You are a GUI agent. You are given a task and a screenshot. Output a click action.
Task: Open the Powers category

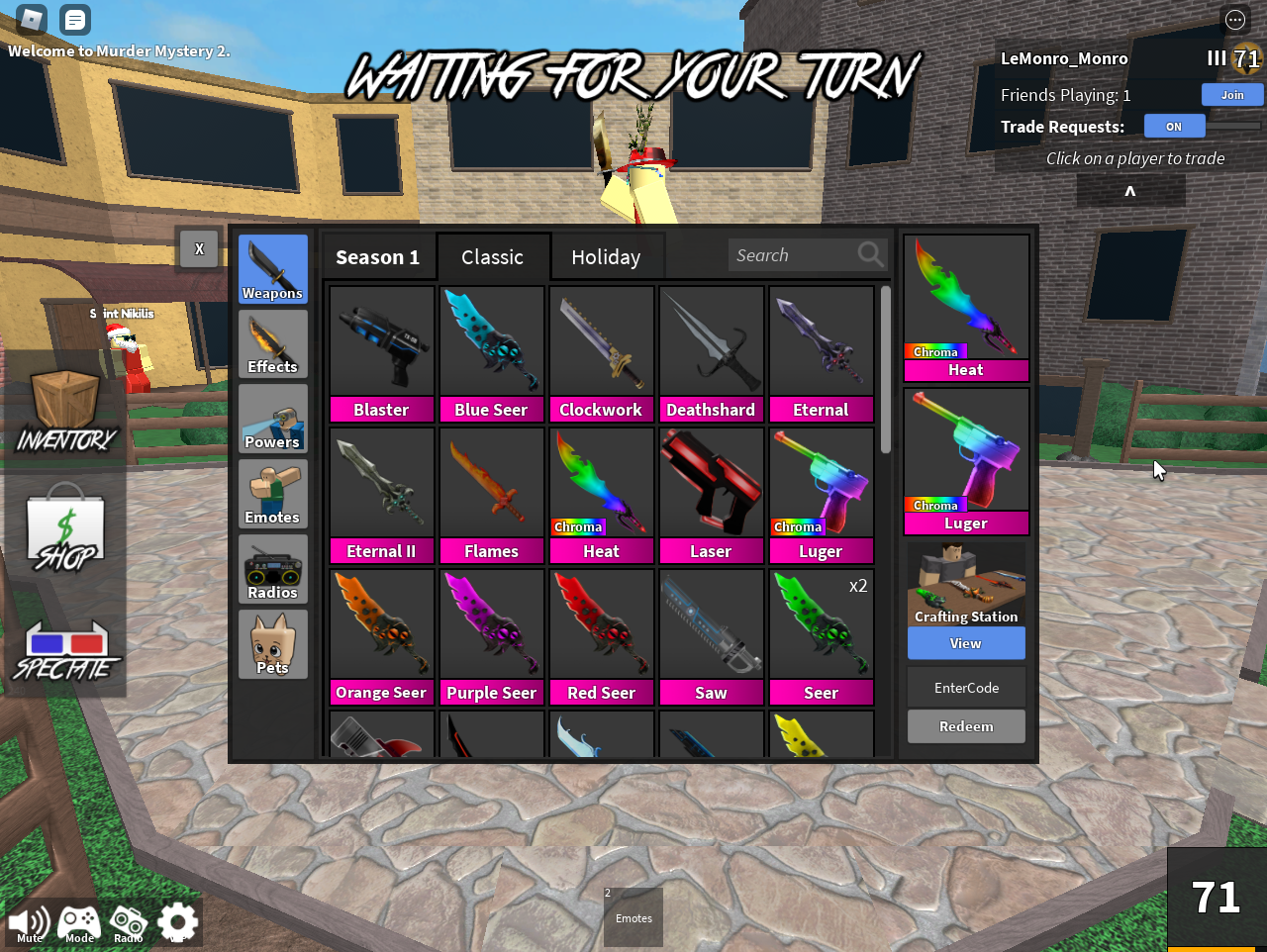tap(272, 419)
